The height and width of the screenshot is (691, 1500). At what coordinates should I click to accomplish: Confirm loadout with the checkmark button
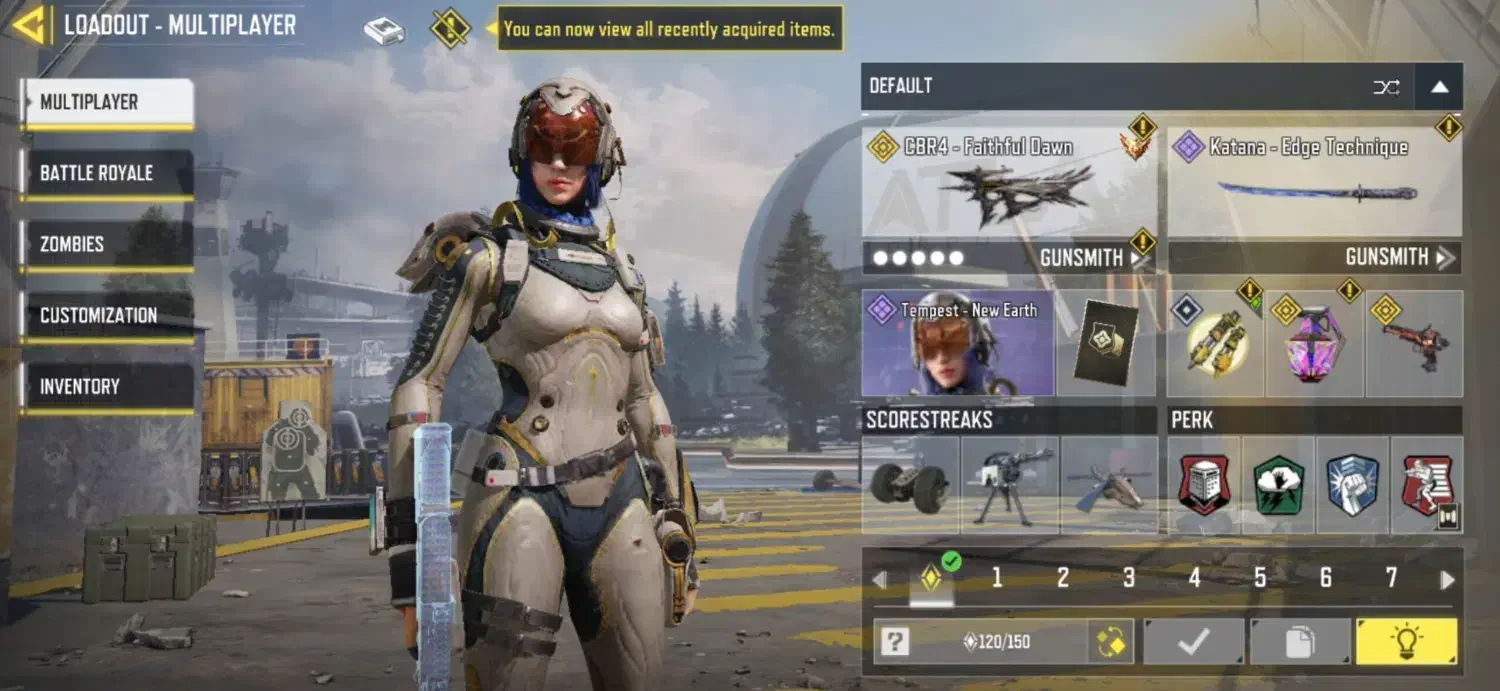[x=1194, y=641]
